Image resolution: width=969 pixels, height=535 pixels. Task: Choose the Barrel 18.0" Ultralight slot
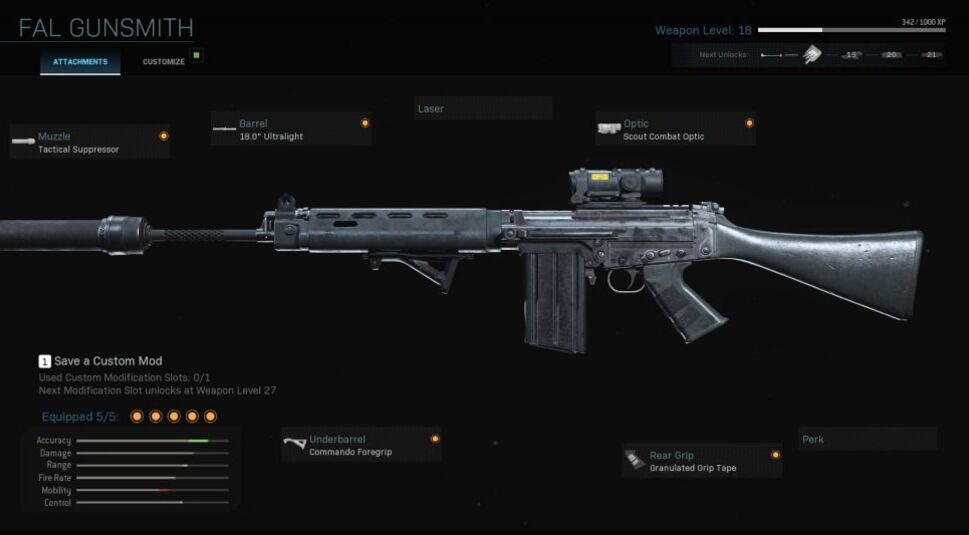tap(290, 129)
